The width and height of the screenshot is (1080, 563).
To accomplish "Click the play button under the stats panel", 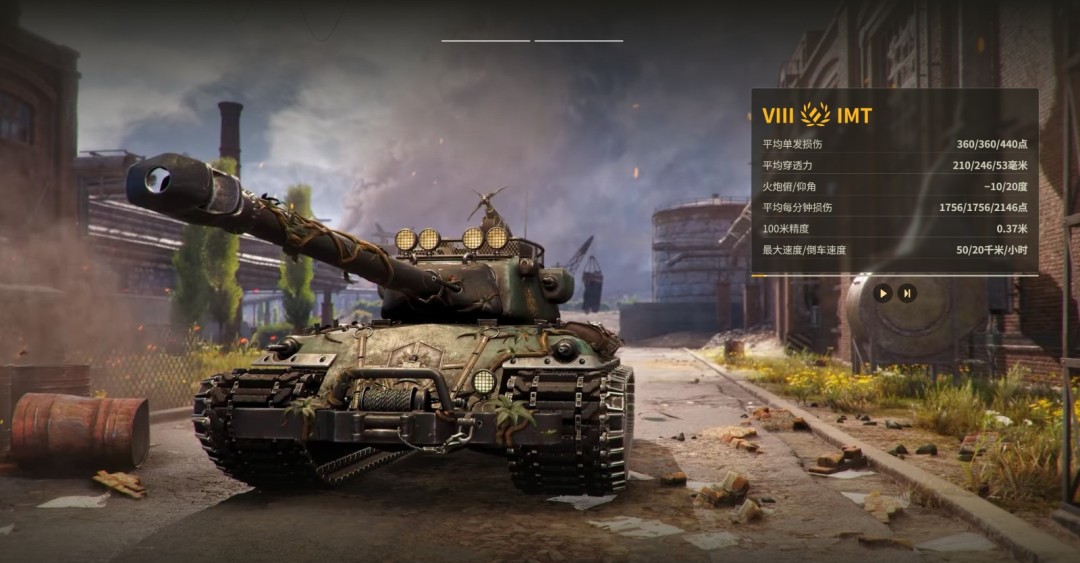I will pyautogui.click(x=882, y=293).
